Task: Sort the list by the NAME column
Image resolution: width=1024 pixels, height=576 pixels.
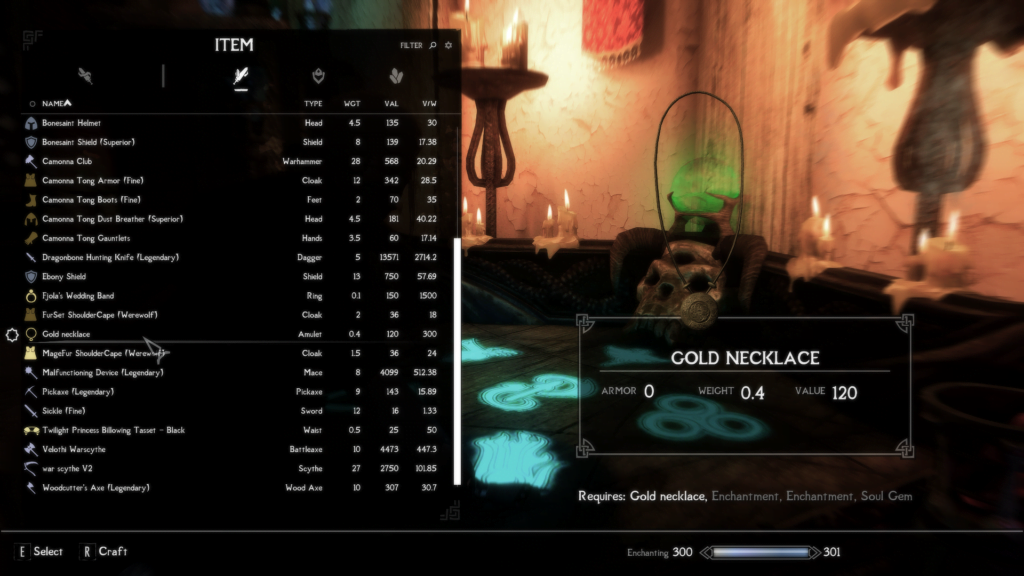Action: tap(56, 103)
